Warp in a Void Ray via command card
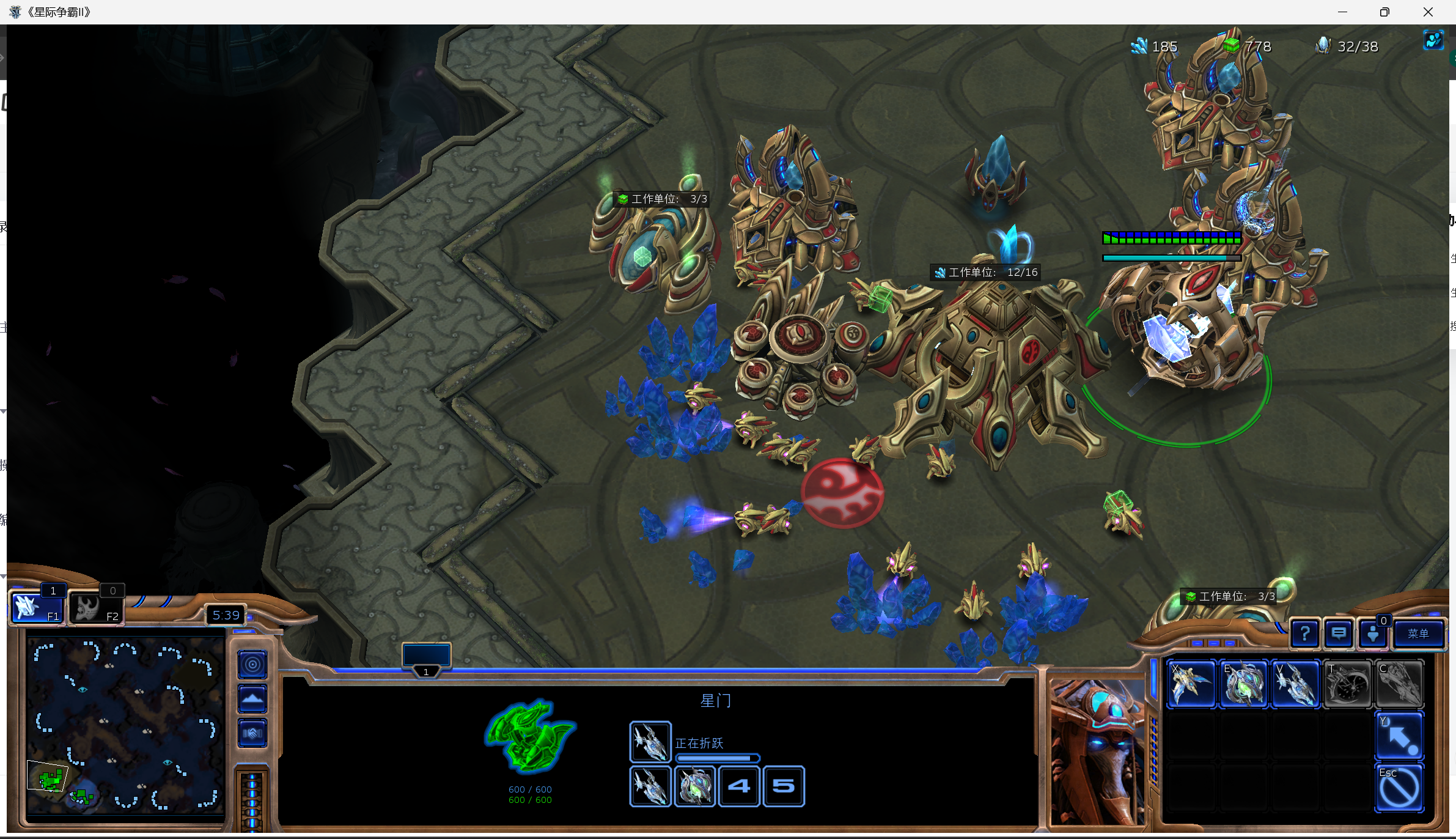Viewport: 1456px width, 839px height. pyautogui.click(x=1295, y=684)
